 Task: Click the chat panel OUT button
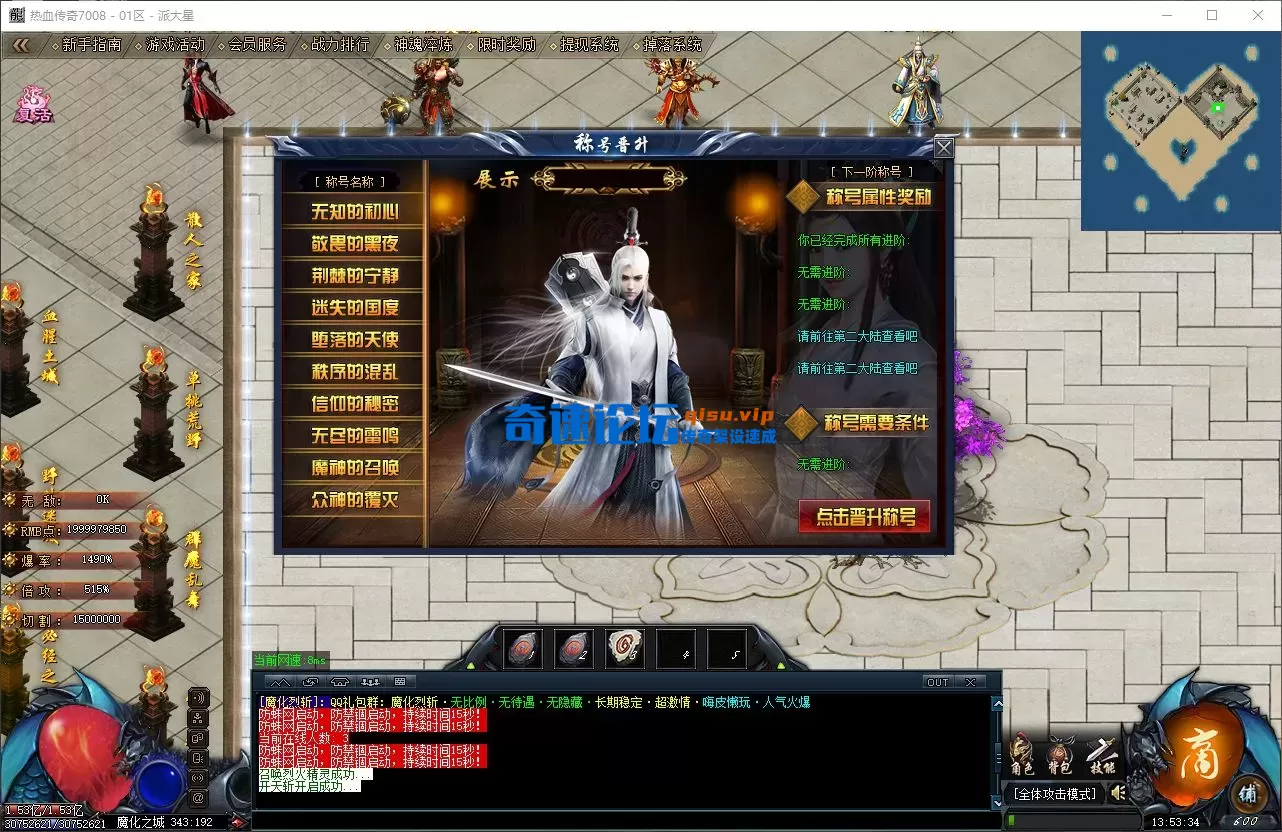[937, 682]
